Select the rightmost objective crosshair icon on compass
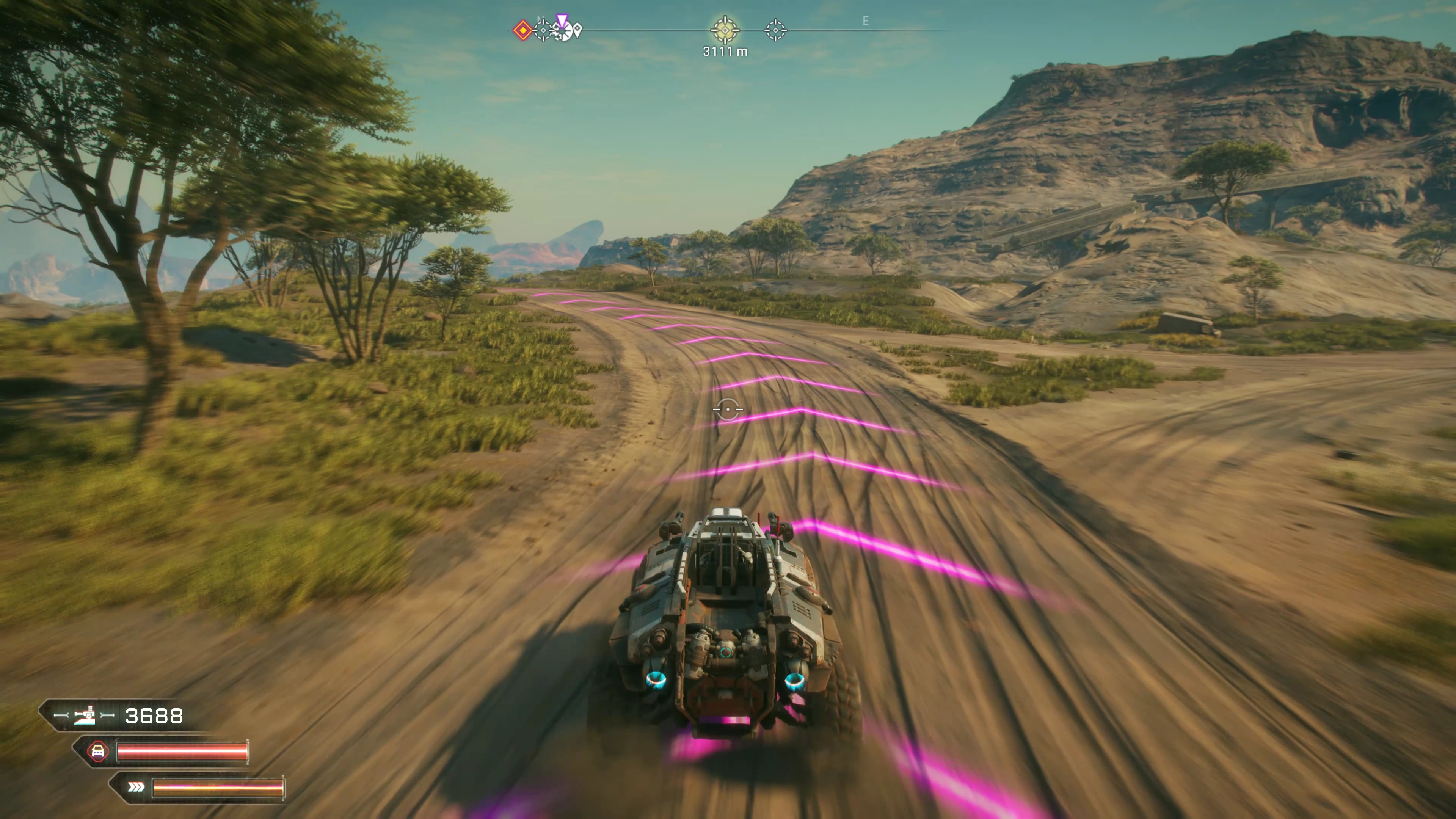Viewport: 1456px width, 819px height. coord(775,30)
